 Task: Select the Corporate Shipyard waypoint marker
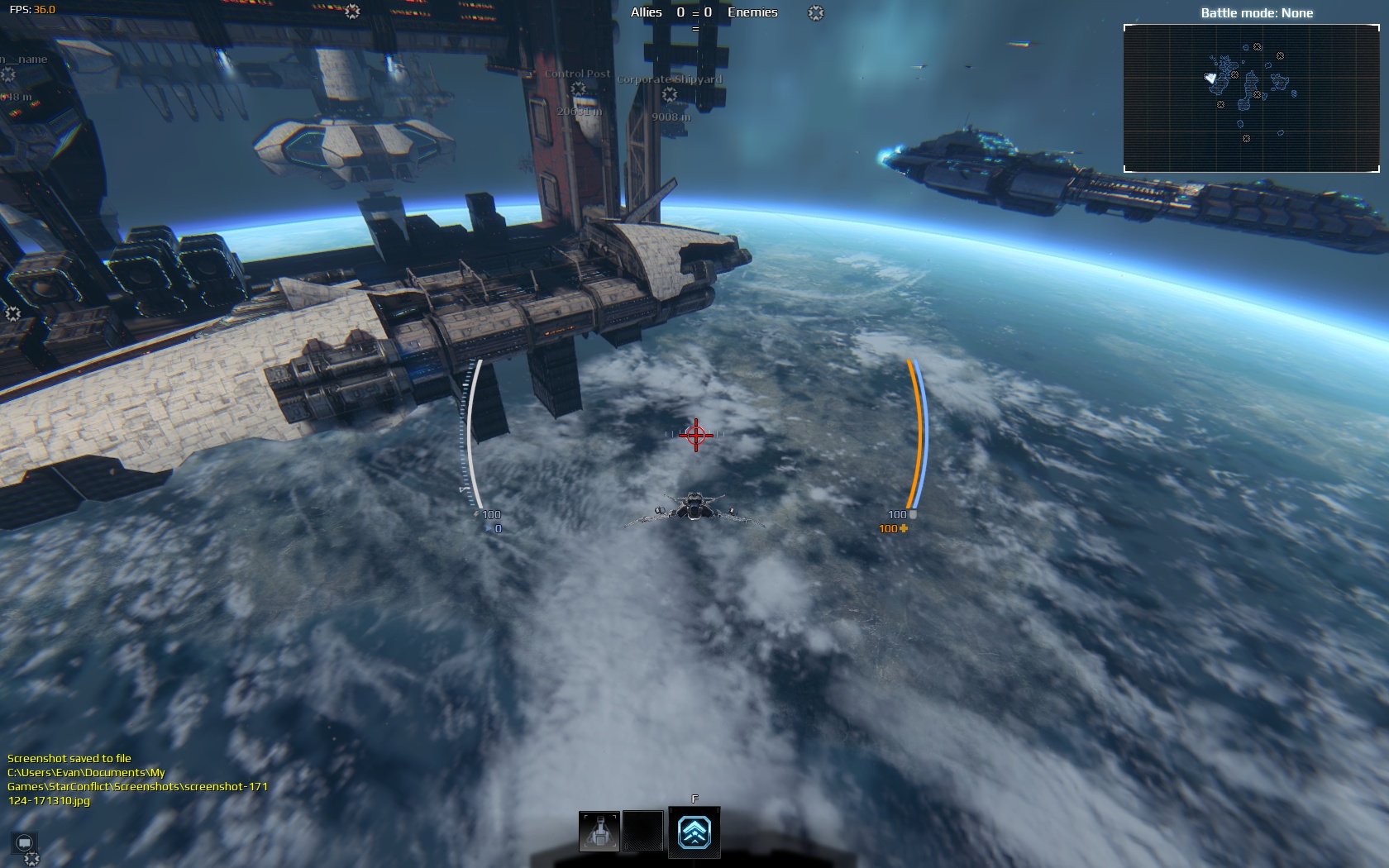click(670, 94)
